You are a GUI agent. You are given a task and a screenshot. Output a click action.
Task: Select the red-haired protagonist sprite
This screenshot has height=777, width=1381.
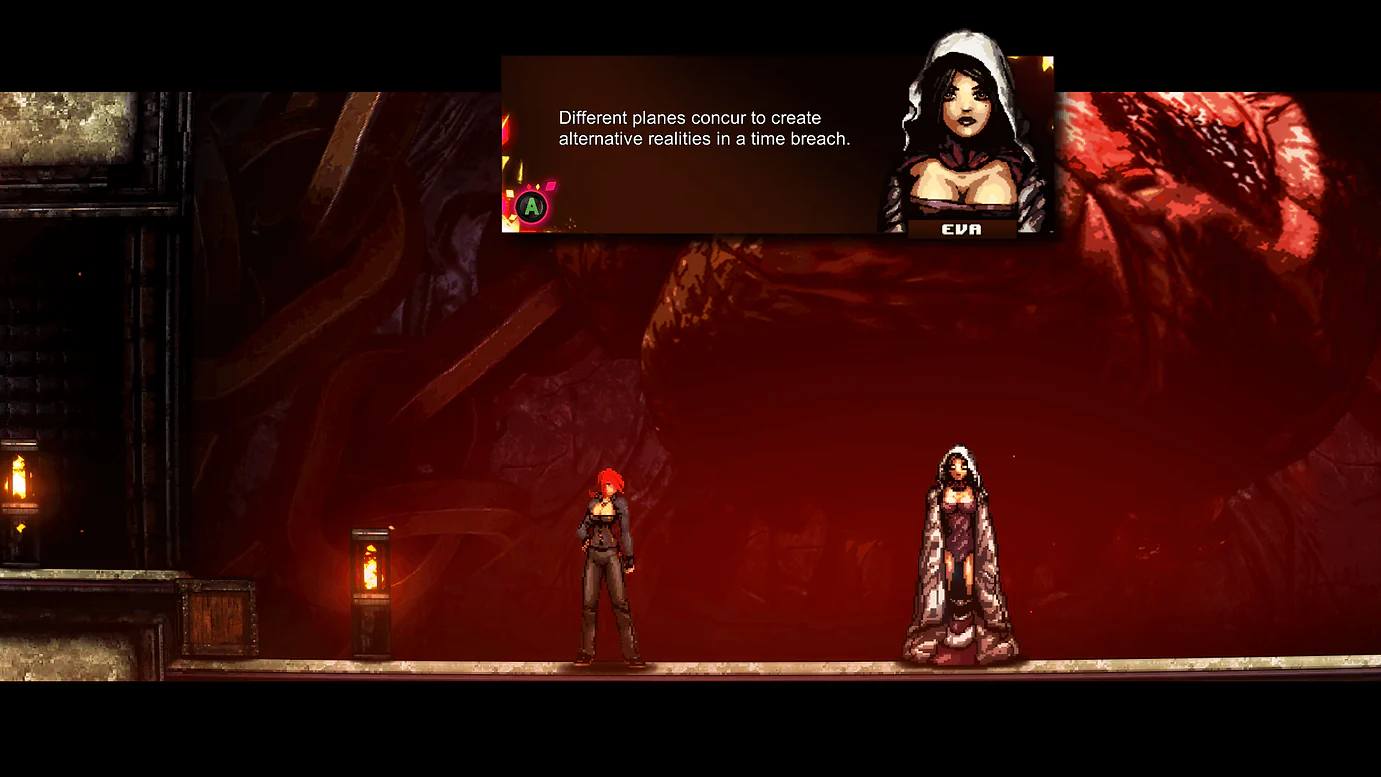click(x=610, y=570)
